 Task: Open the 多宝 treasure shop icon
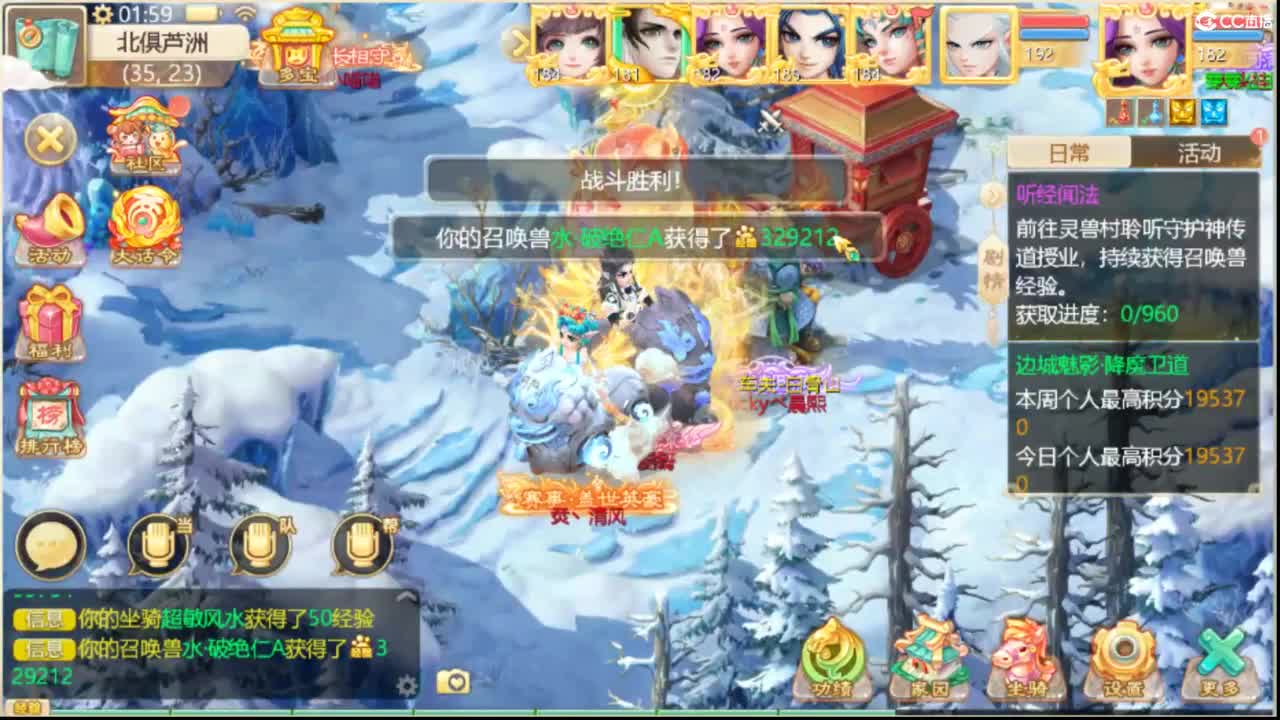298,45
